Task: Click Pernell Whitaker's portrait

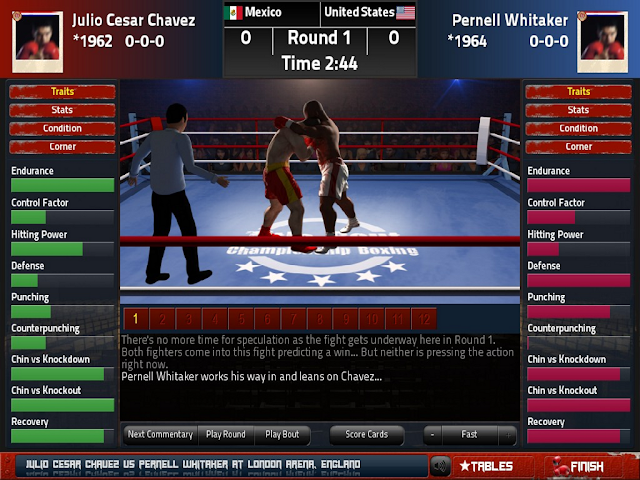Action: point(603,36)
